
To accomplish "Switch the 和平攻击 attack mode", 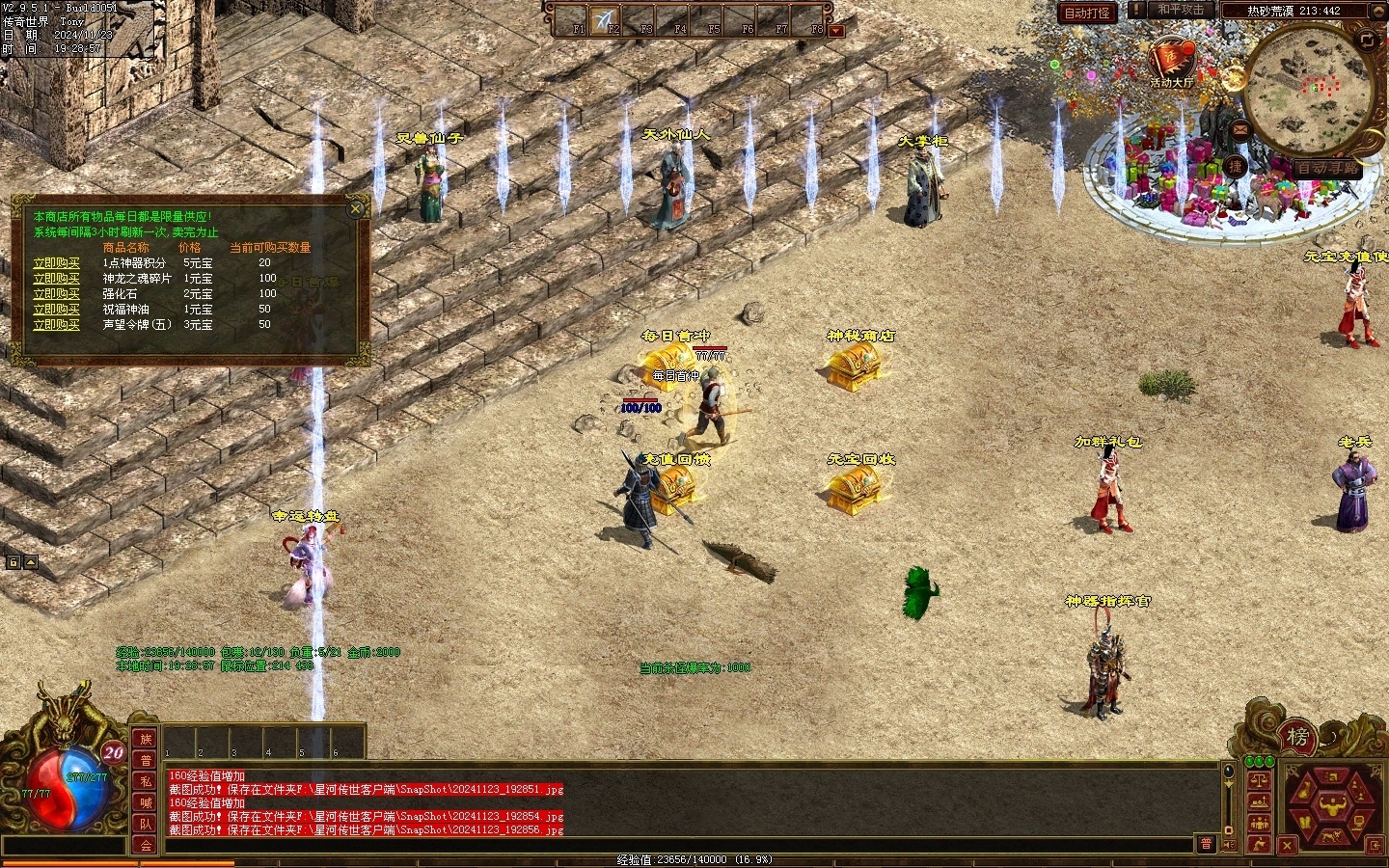I will point(1180,10).
